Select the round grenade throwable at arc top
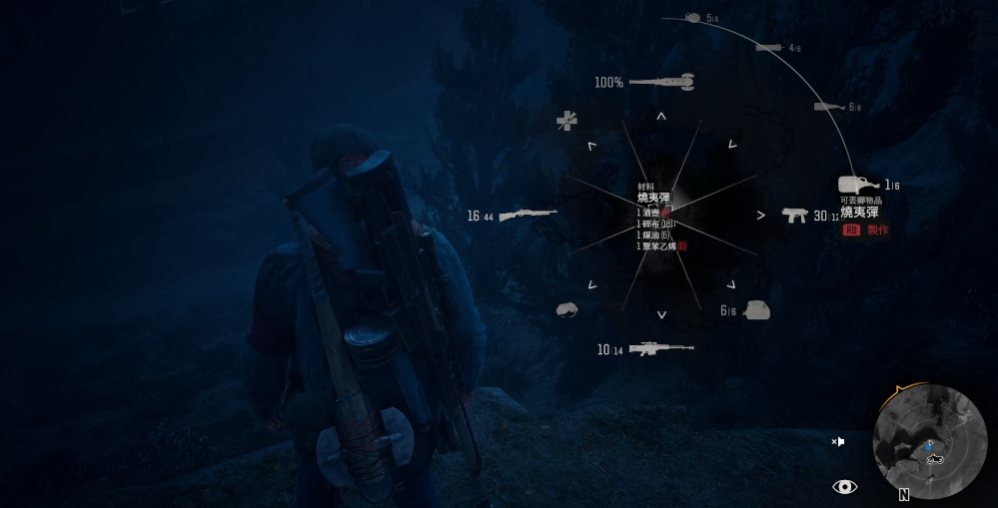Image resolution: width=998 pixels, height=508 pixels. [x=693, y=18]
